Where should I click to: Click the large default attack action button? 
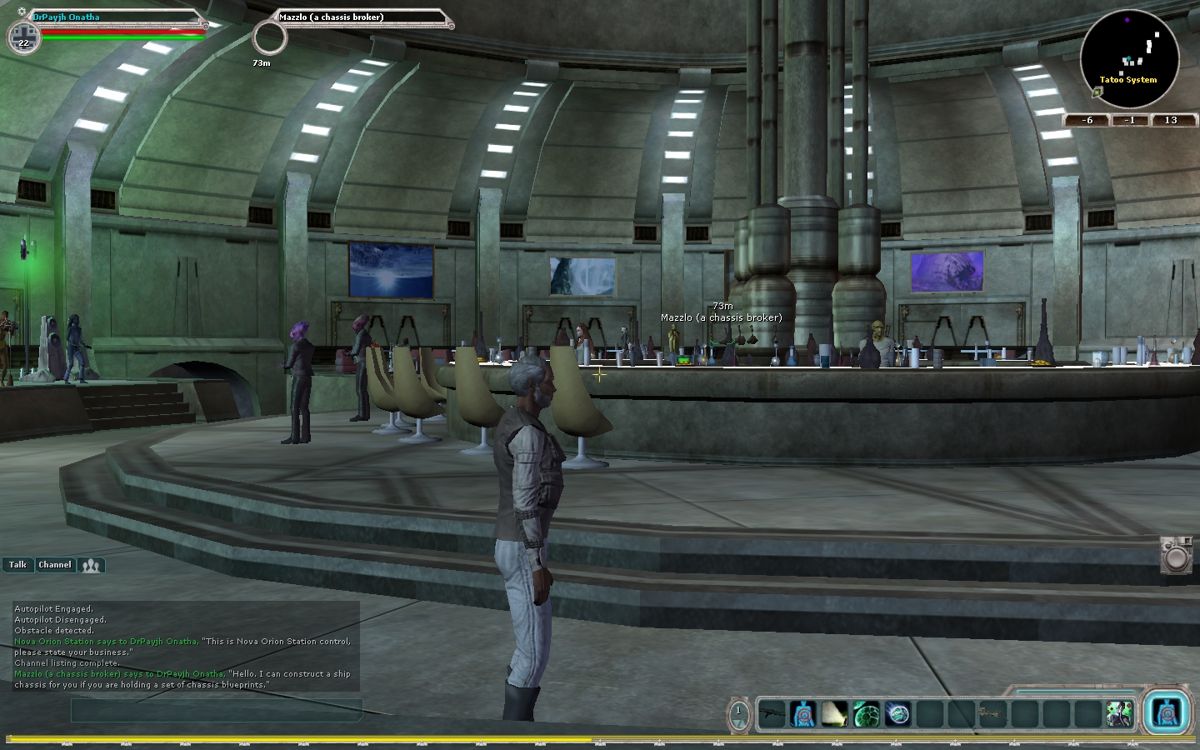(1165, 712)
